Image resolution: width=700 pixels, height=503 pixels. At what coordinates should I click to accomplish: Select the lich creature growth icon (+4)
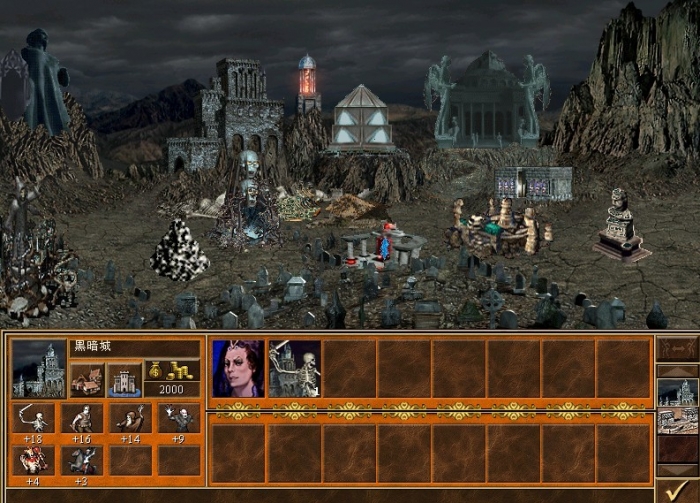(34, 460)
